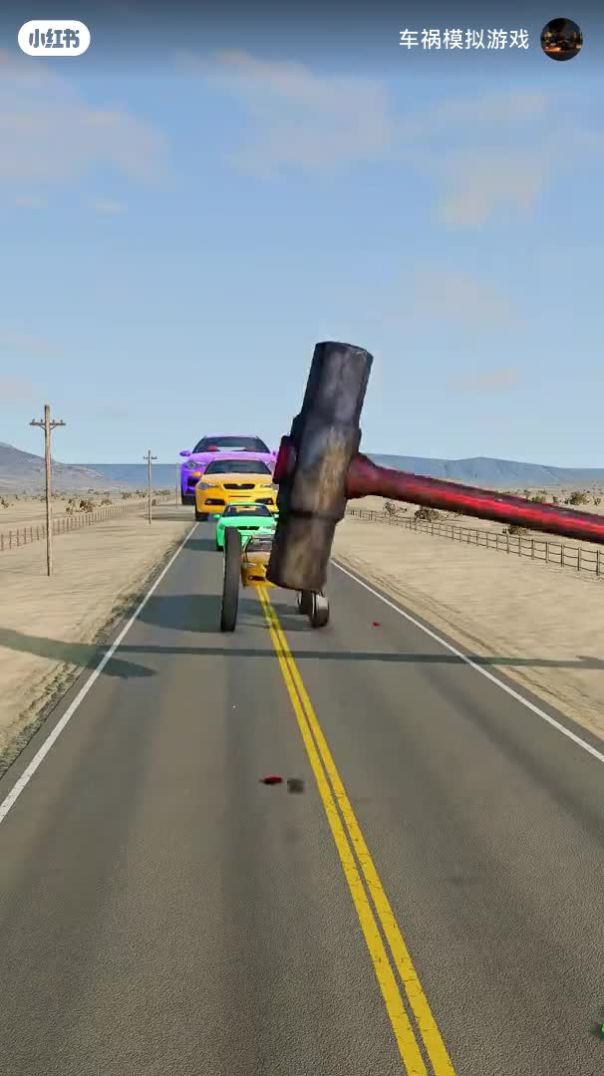Click the 小红书 logo badge
604x1076 pixels.
[54, 39]
